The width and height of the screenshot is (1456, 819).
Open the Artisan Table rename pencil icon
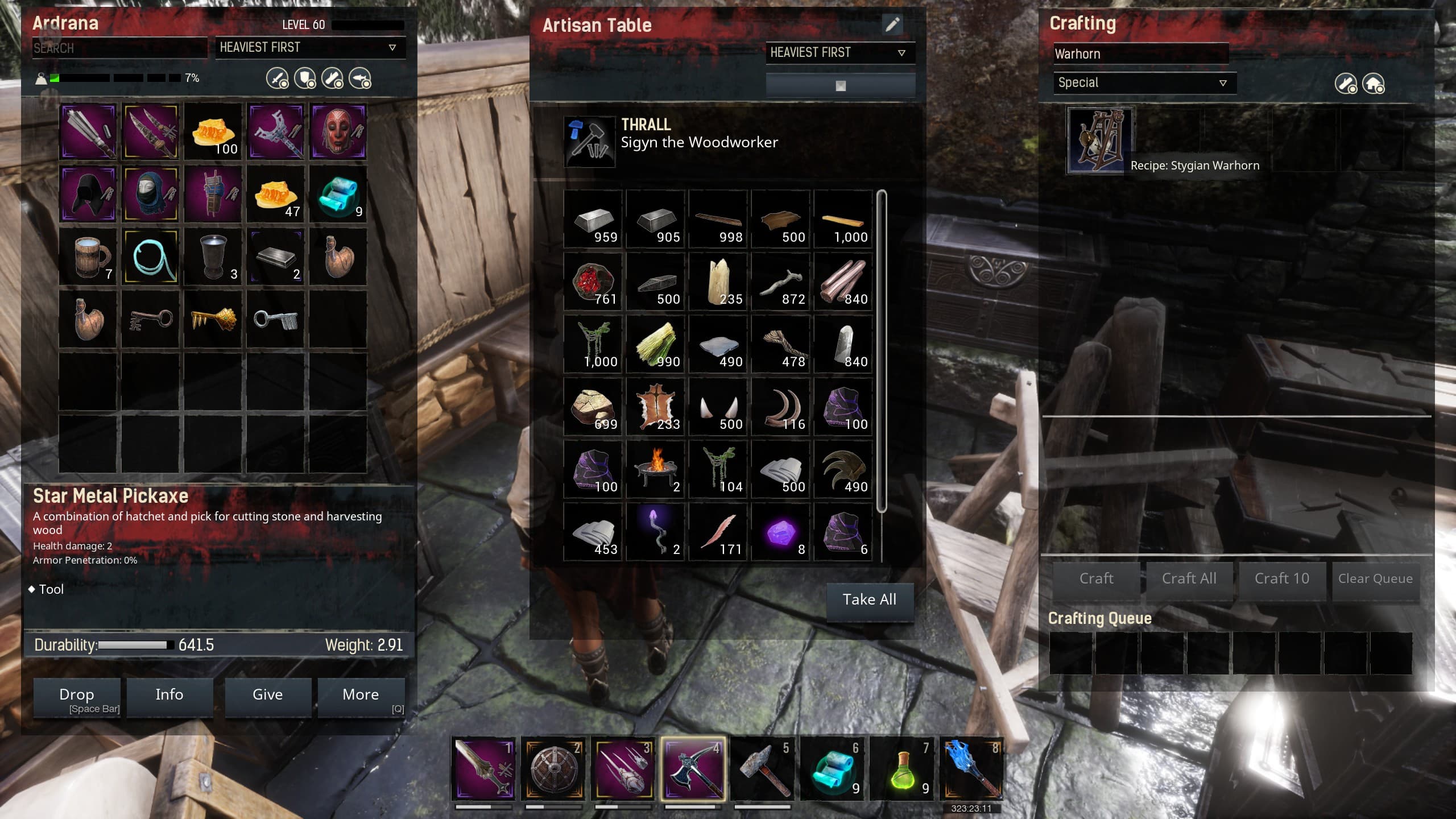892,25
